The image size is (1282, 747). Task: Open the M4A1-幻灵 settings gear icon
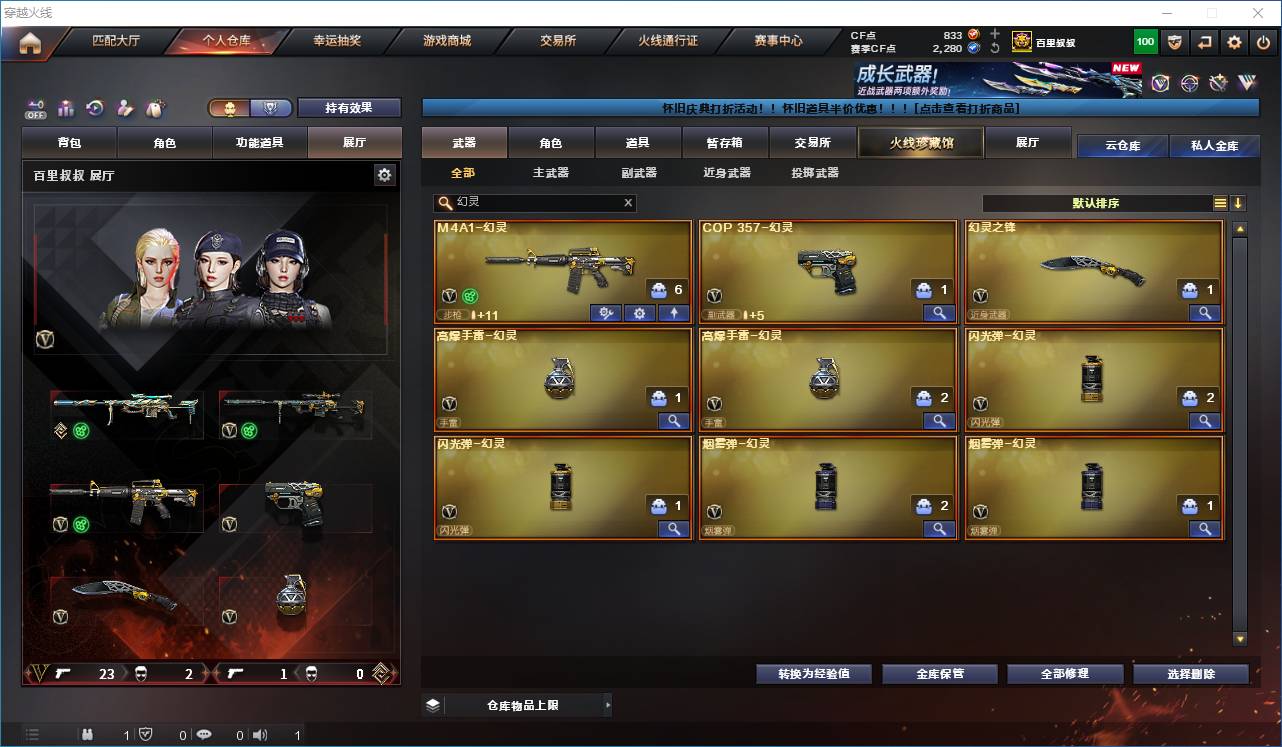pyautogui.click(x=639, y=313)
